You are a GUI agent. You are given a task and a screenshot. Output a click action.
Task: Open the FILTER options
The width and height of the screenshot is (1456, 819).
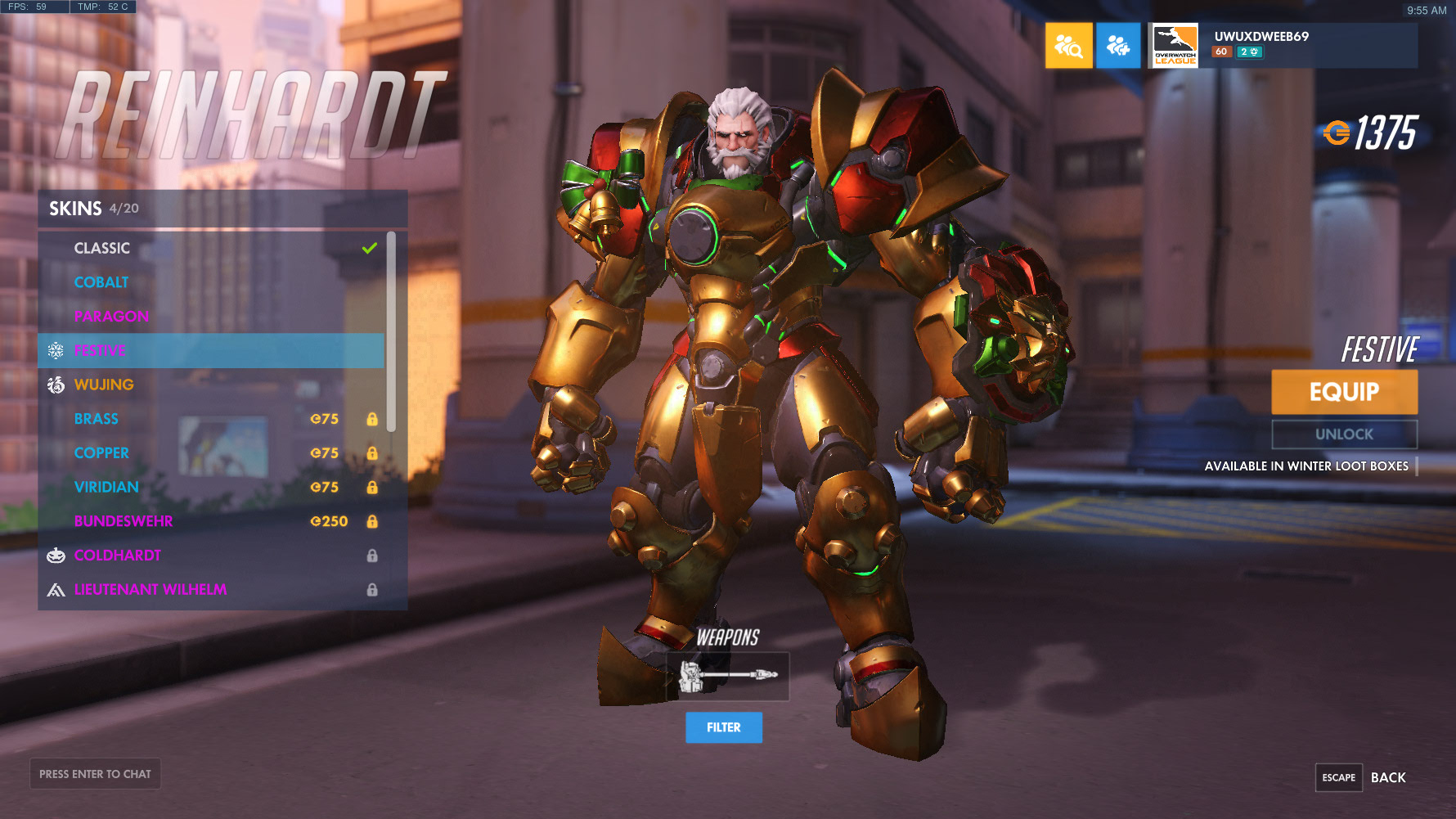723,727
